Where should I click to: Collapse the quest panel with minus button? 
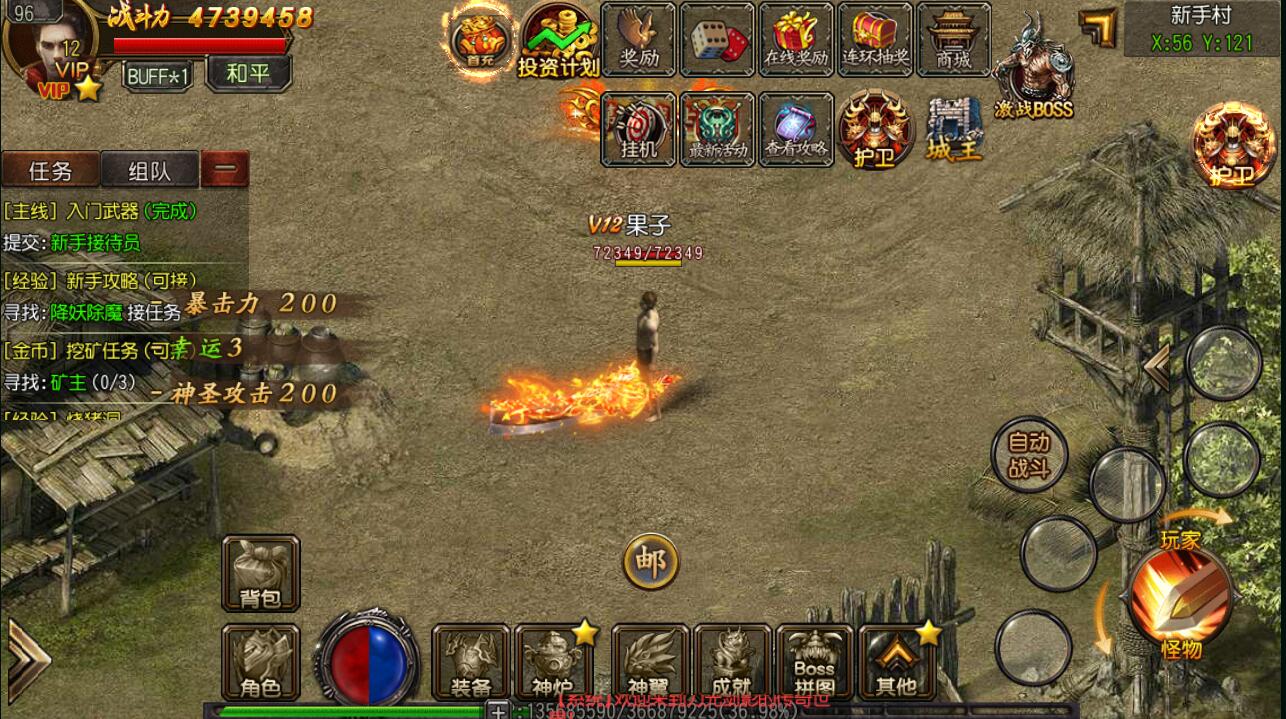225,170
